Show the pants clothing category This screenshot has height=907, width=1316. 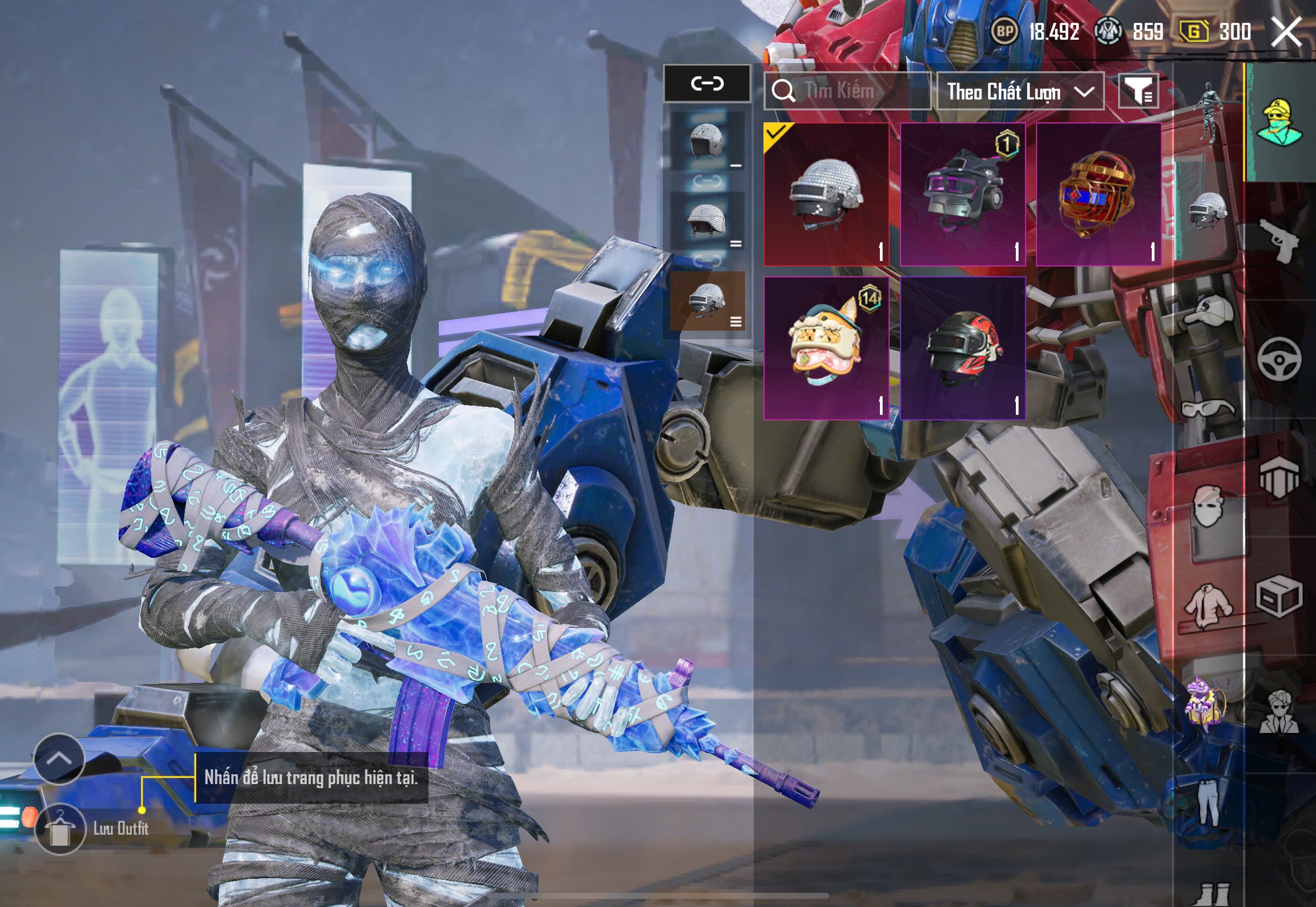tap(1208, 803)
